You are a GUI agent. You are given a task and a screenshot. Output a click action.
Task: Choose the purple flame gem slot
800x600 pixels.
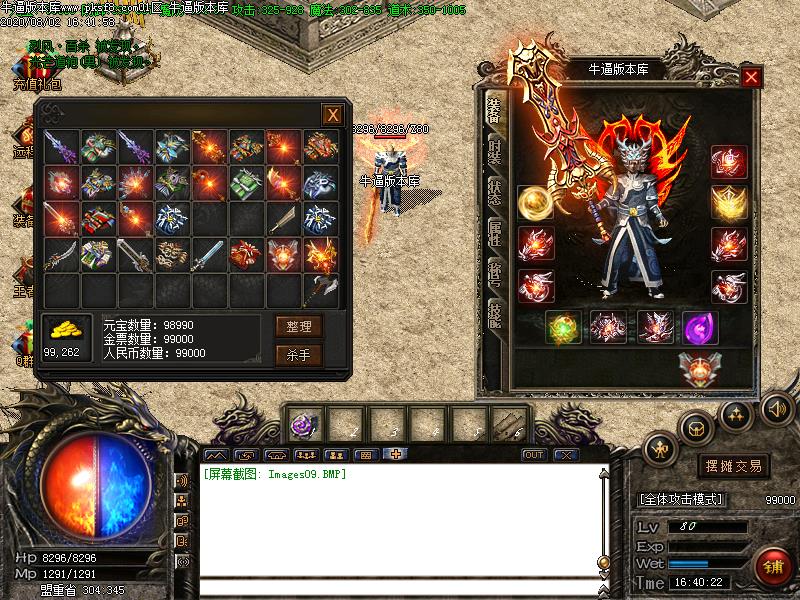[x=699, y=327]
